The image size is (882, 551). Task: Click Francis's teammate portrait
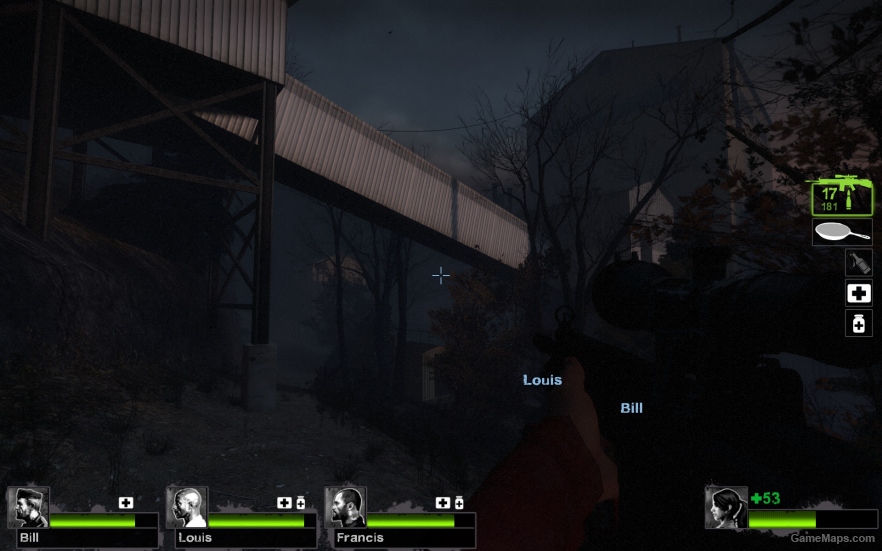345,507
